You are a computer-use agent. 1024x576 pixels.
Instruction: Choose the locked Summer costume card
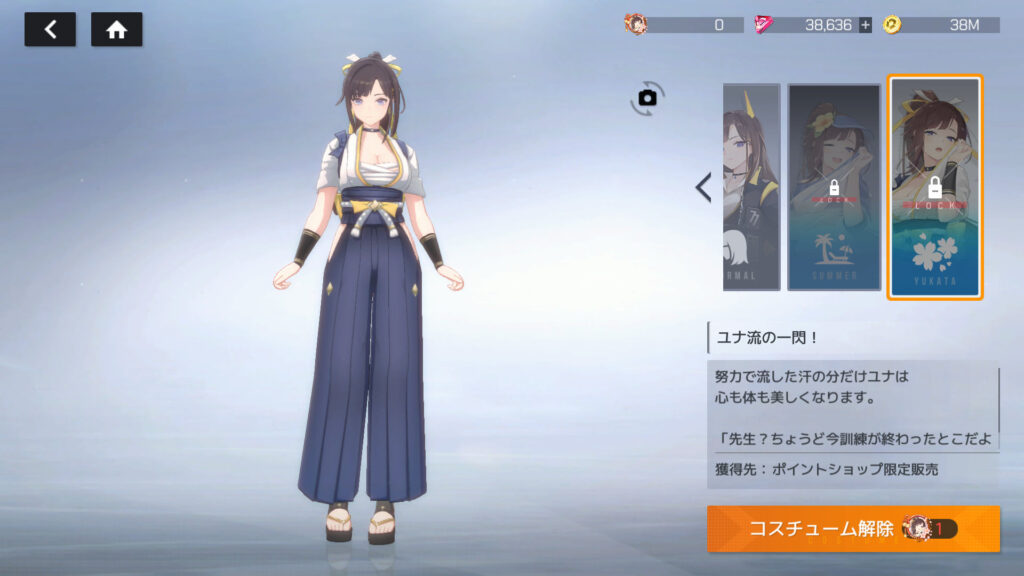click(x=833, y=187)
